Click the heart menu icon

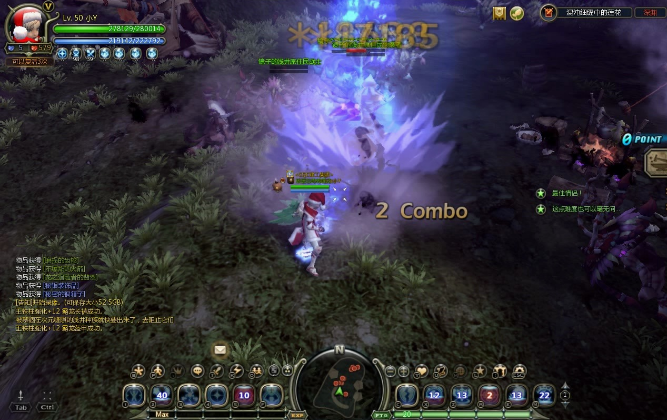[x=424, y=369]
